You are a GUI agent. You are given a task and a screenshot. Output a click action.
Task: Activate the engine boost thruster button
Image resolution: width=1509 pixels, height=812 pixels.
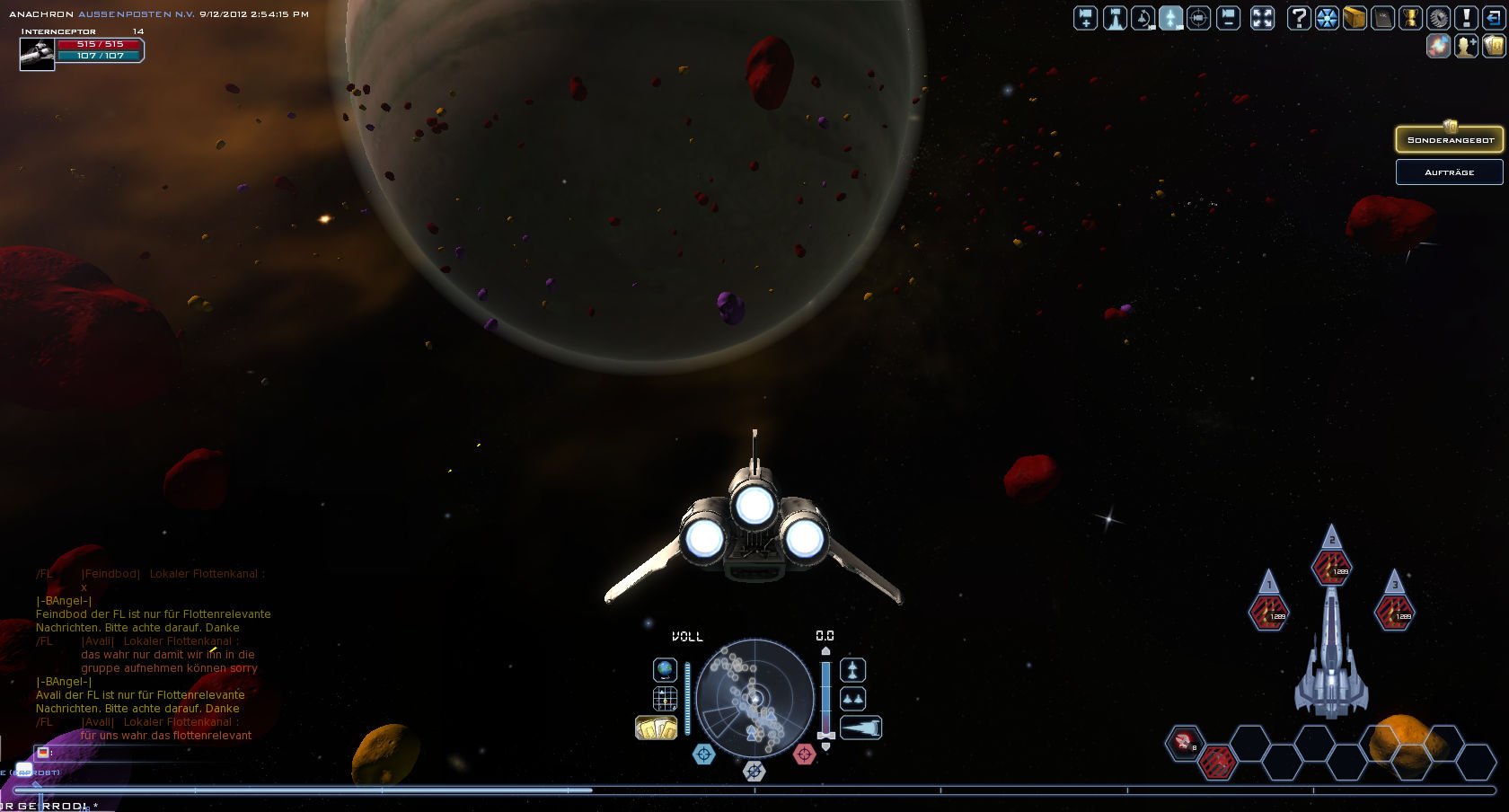860,728
